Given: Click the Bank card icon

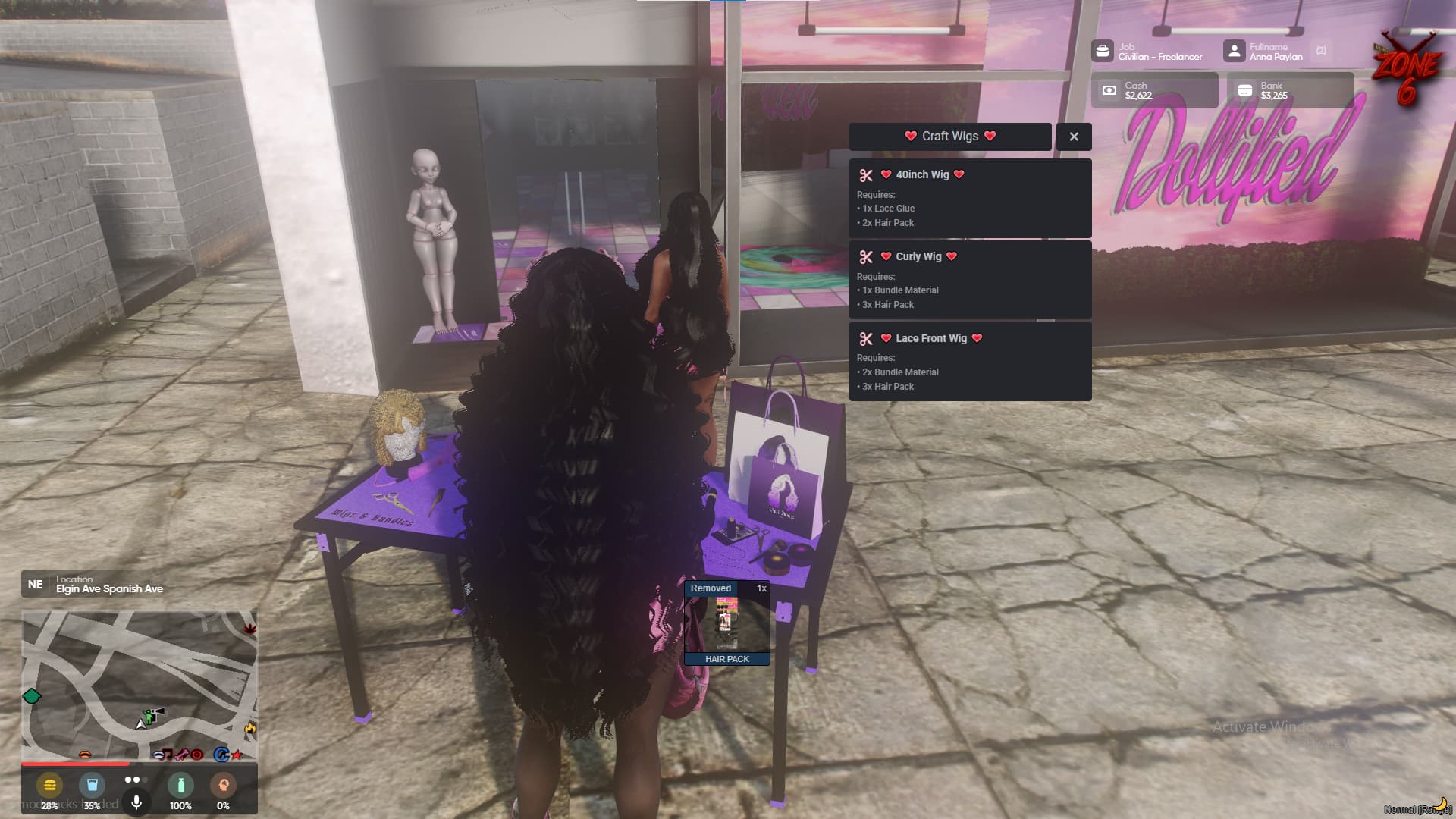Looking at the screenshot, I should 1245,90.
